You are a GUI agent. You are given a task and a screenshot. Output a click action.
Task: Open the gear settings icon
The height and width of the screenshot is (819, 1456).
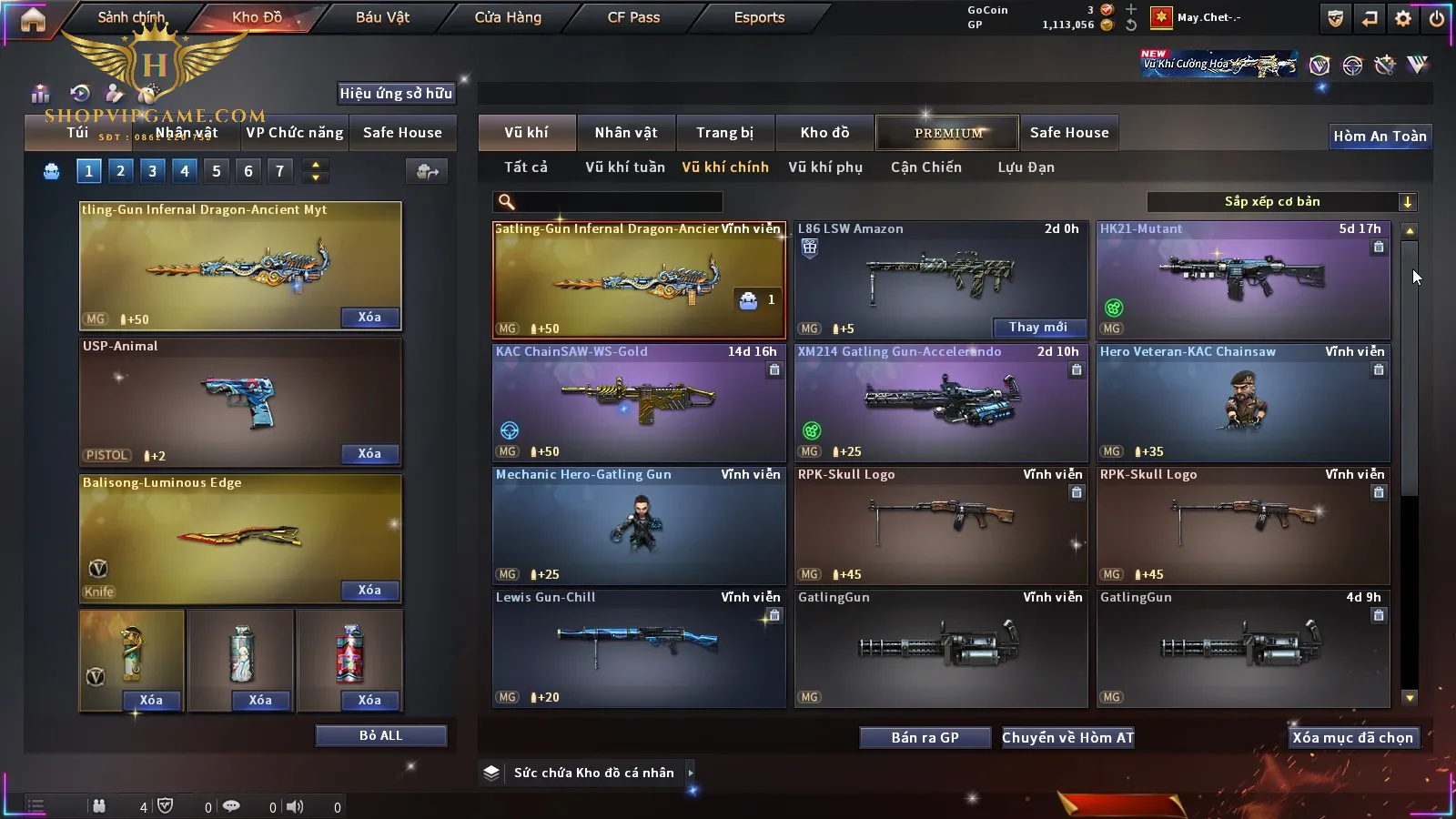1403,18
